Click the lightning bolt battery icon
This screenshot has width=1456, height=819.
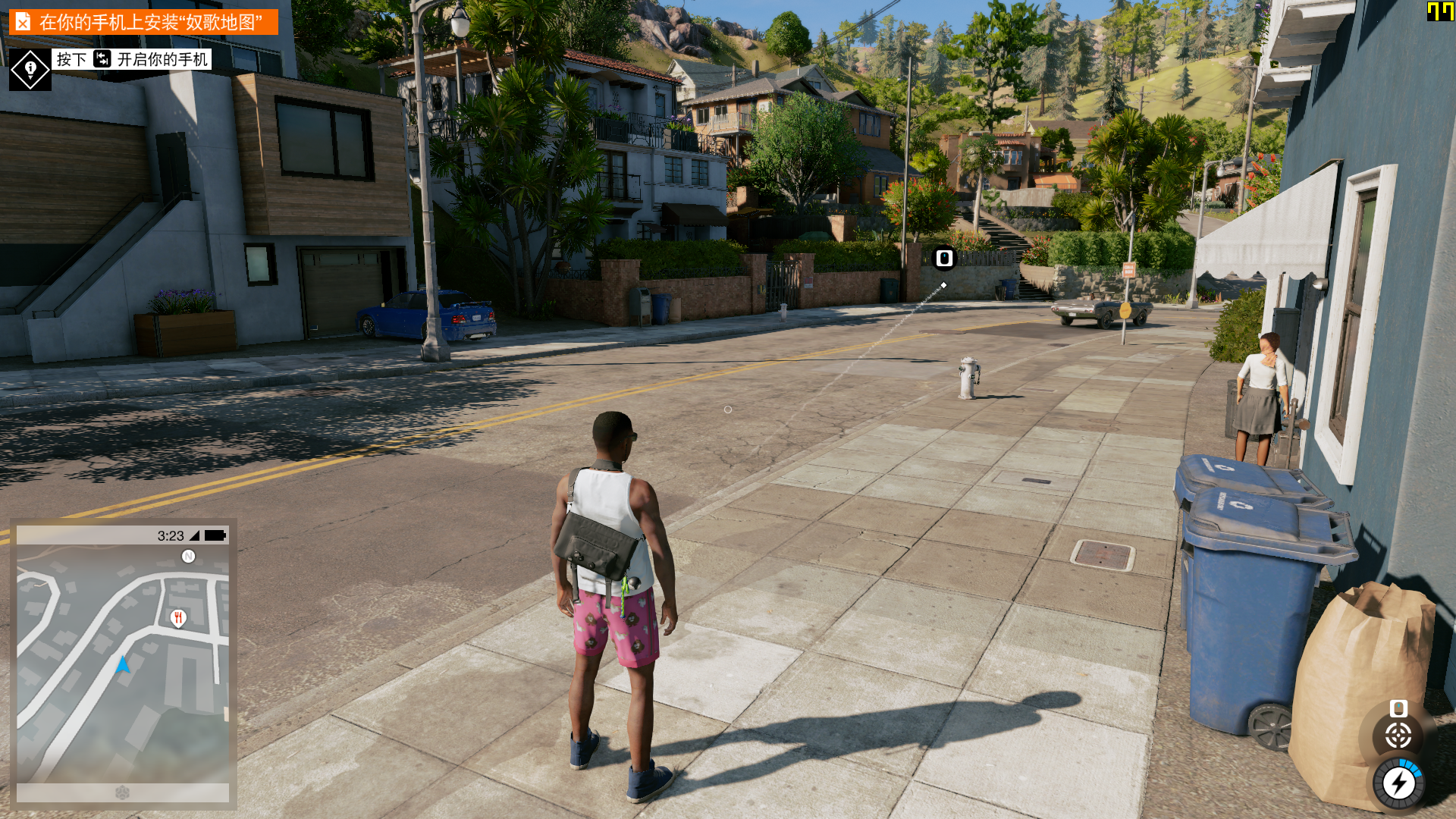click(1398, 783)
